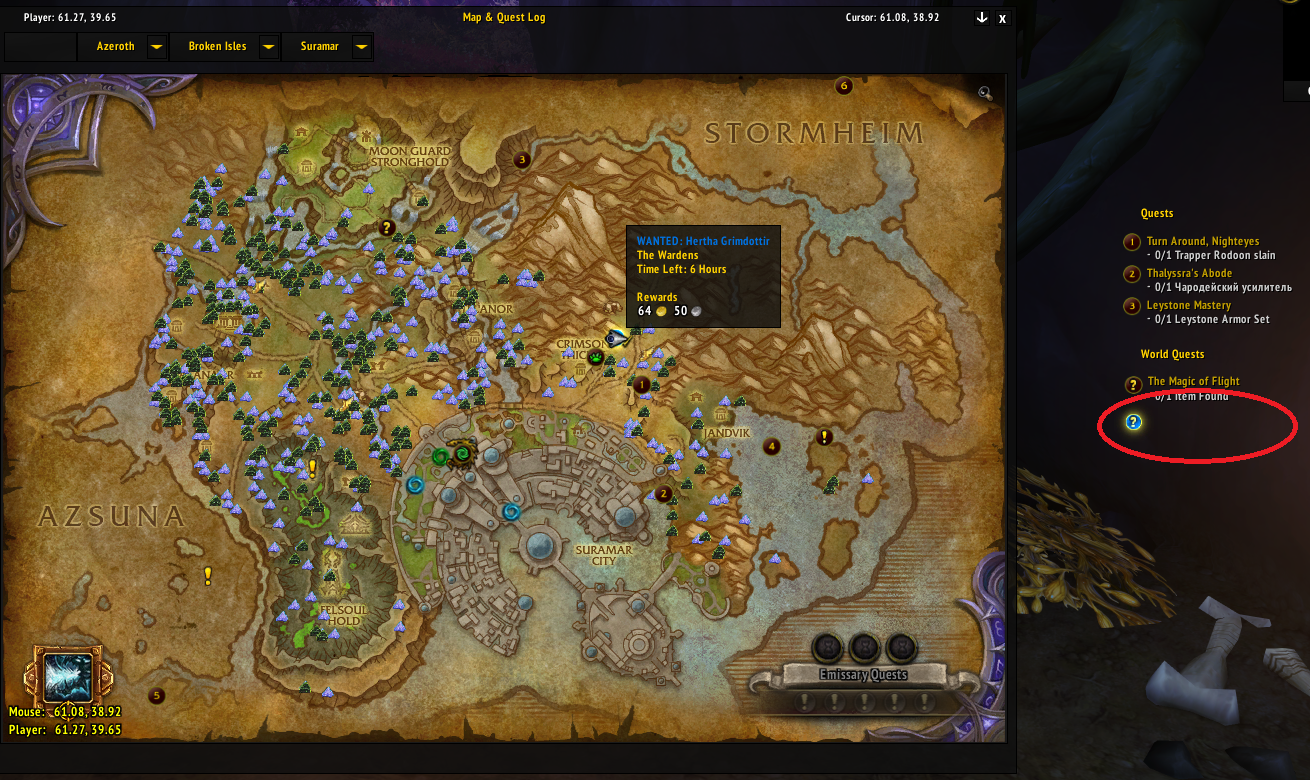Click the magnifying glass on the map corner
The width and height of the screenshot is (1310, 780).
coord(985,93)
